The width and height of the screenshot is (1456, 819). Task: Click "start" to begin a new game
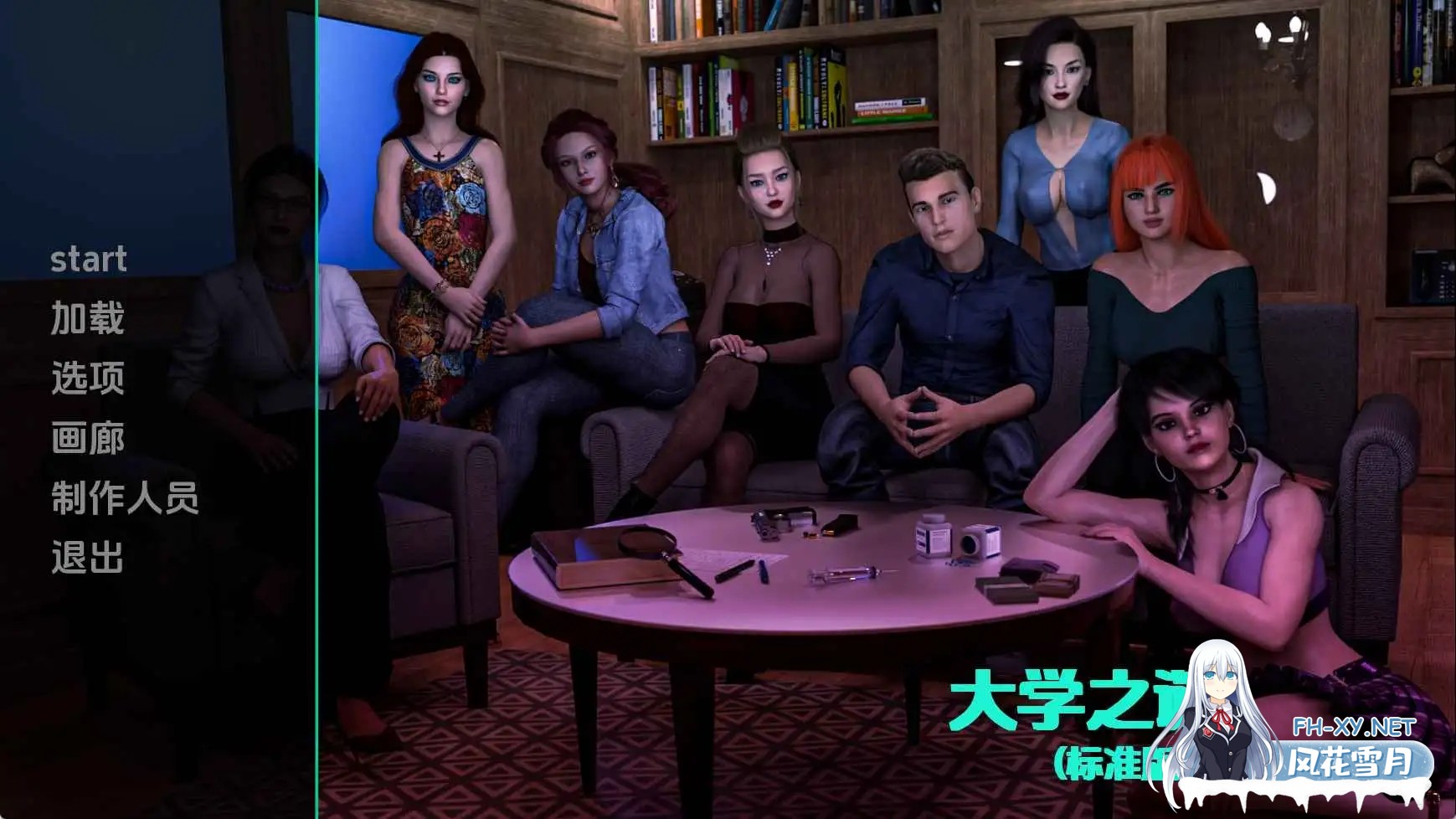[x=88, y=259]
